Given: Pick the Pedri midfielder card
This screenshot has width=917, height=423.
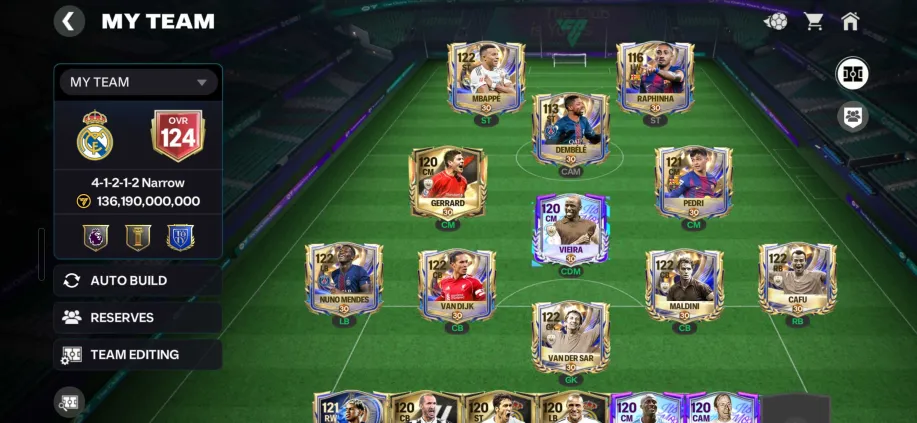Looking at the screenshot, I should tap(693, 183).
